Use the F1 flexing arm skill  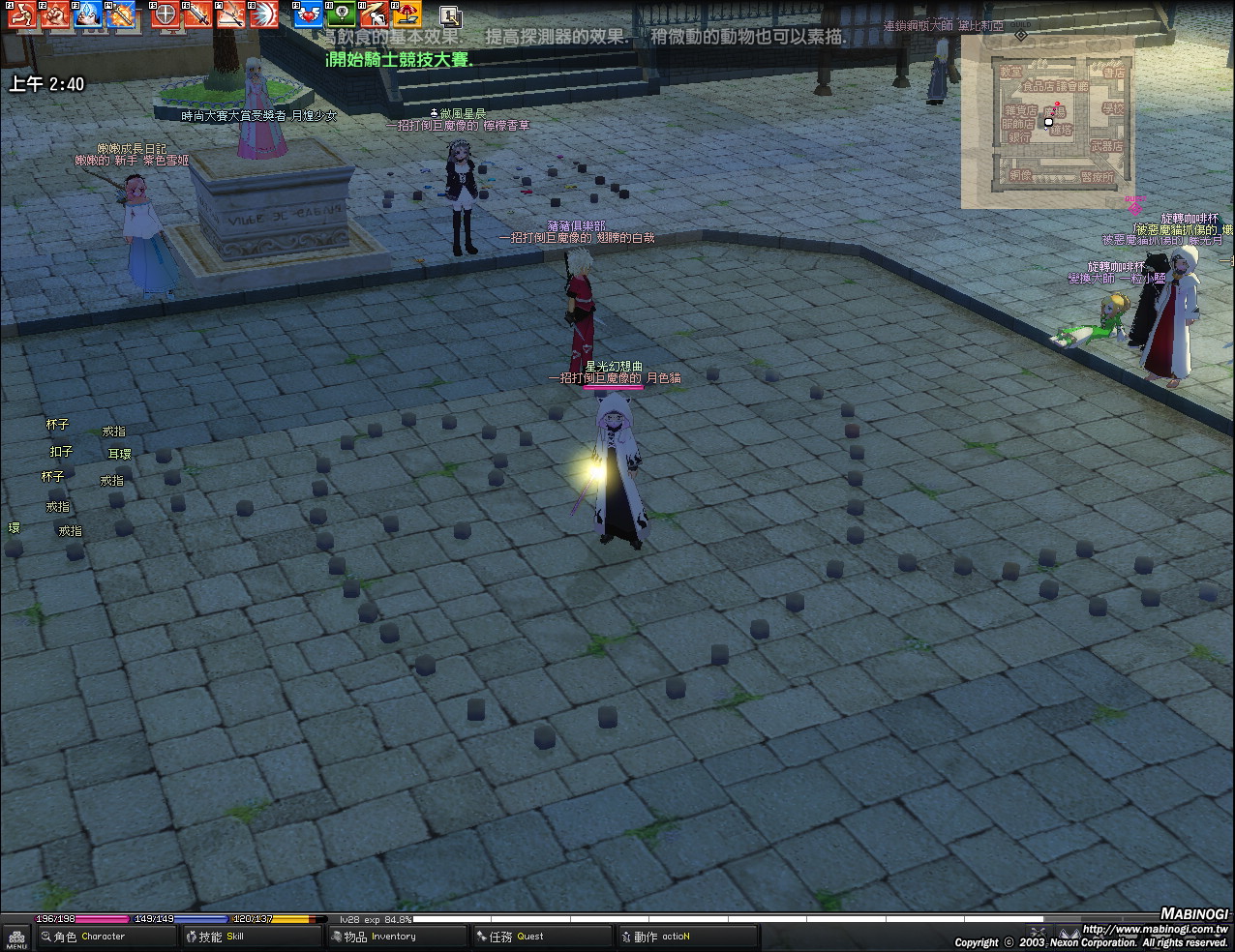coord(22,15)
